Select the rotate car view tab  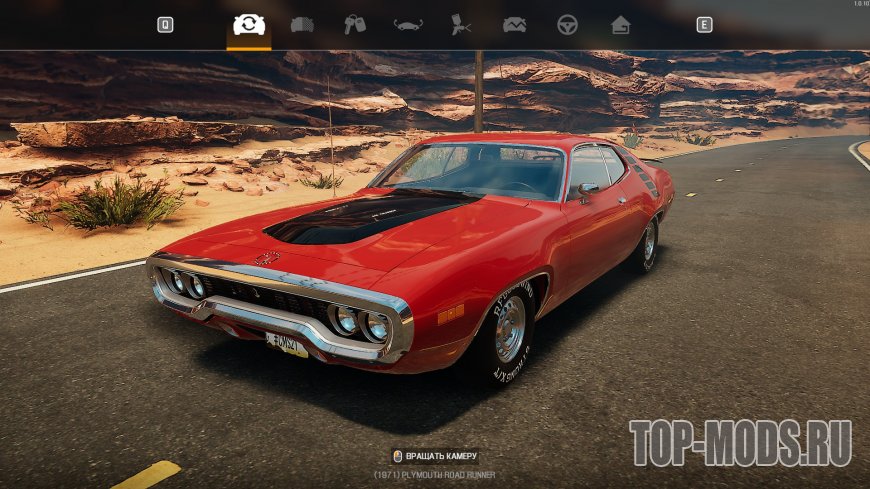(x=249, y=25)
